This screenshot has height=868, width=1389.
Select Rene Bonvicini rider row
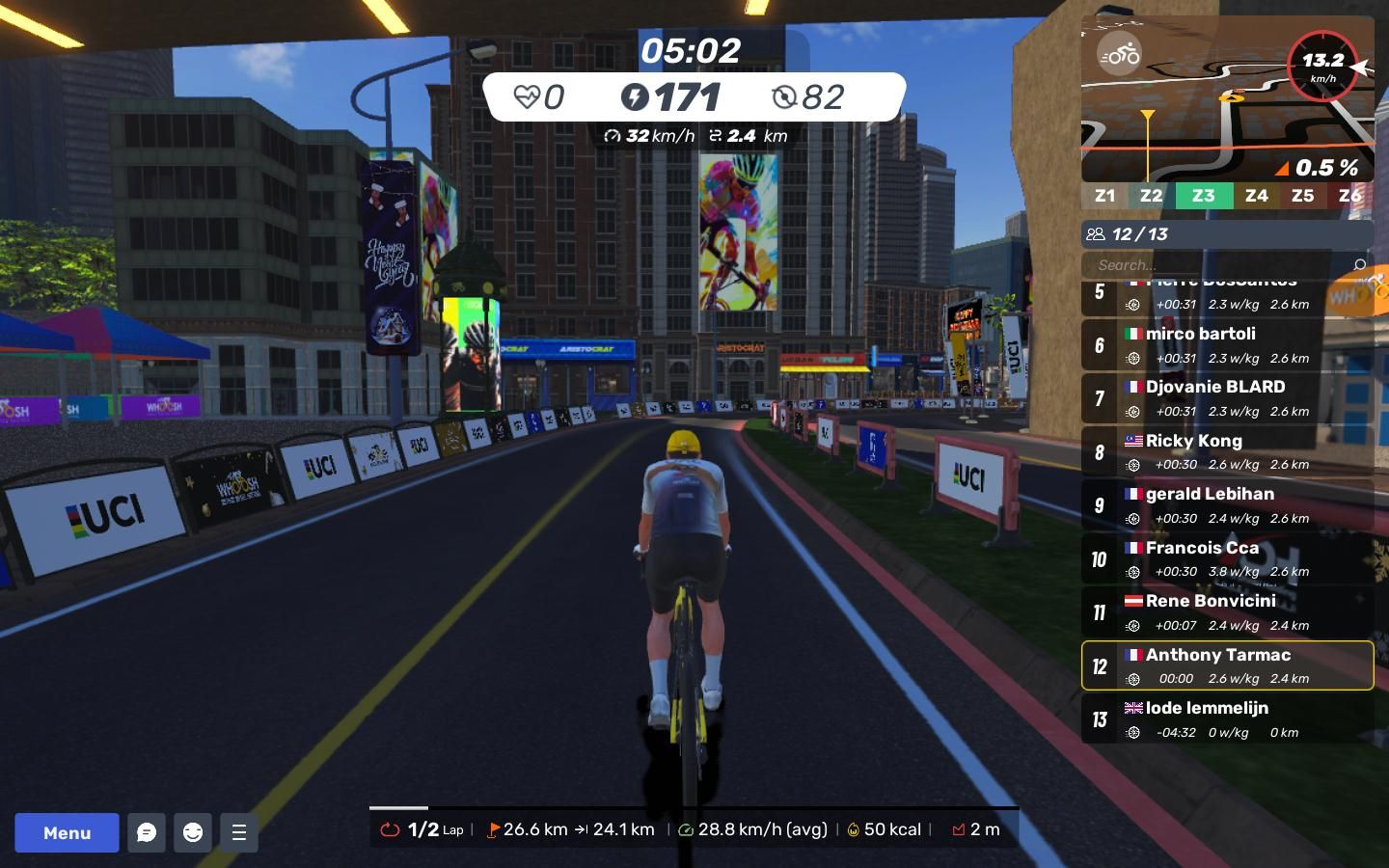coord(1227,612)
